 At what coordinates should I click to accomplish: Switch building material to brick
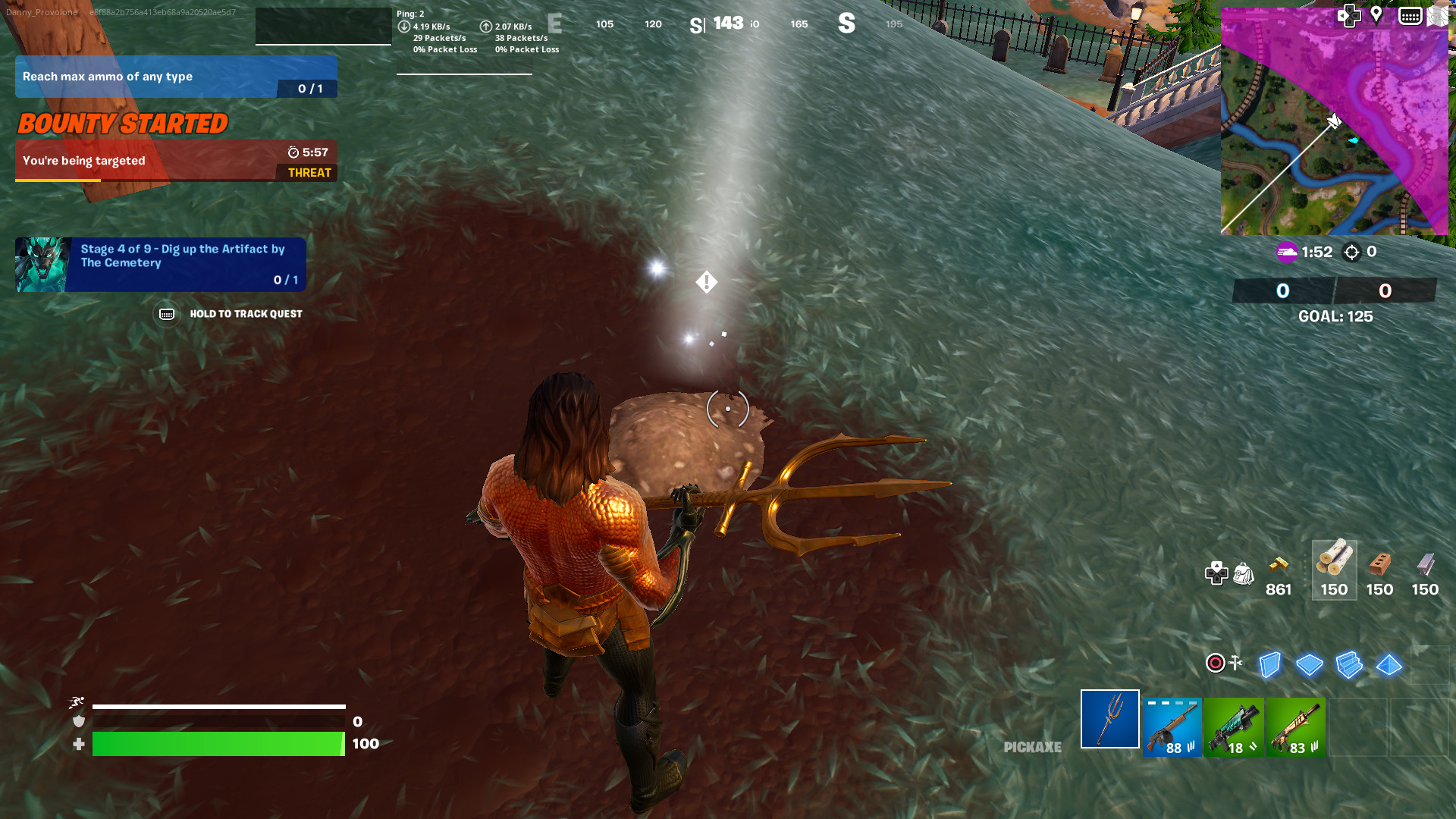(x=1379, y=570)
